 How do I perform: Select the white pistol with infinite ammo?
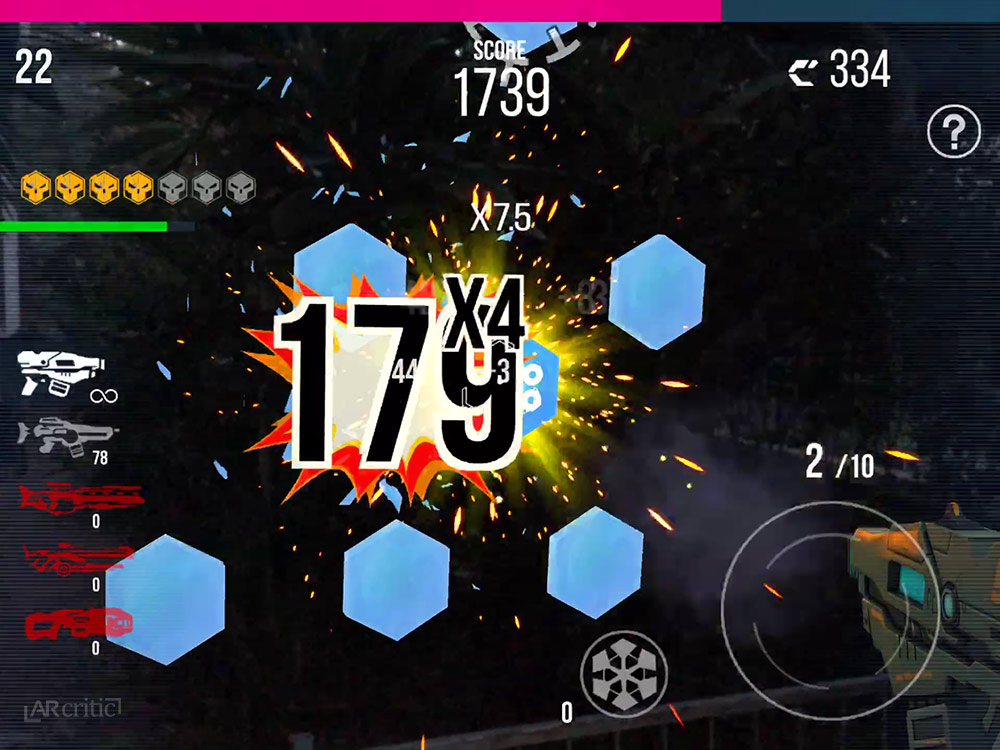pyautogui.click(x=60, y=372)
